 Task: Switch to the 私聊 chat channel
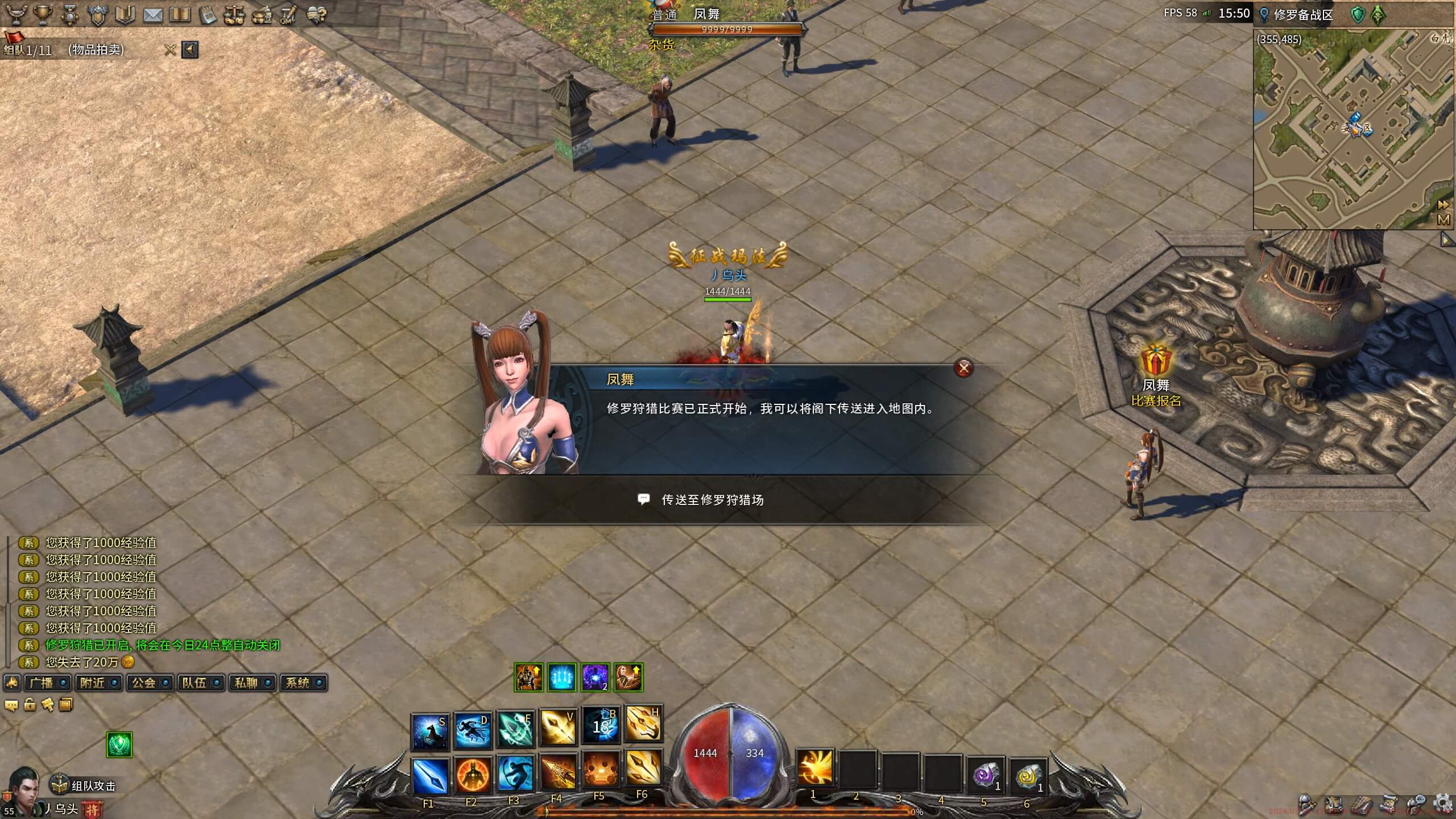(x=246, y=682)
